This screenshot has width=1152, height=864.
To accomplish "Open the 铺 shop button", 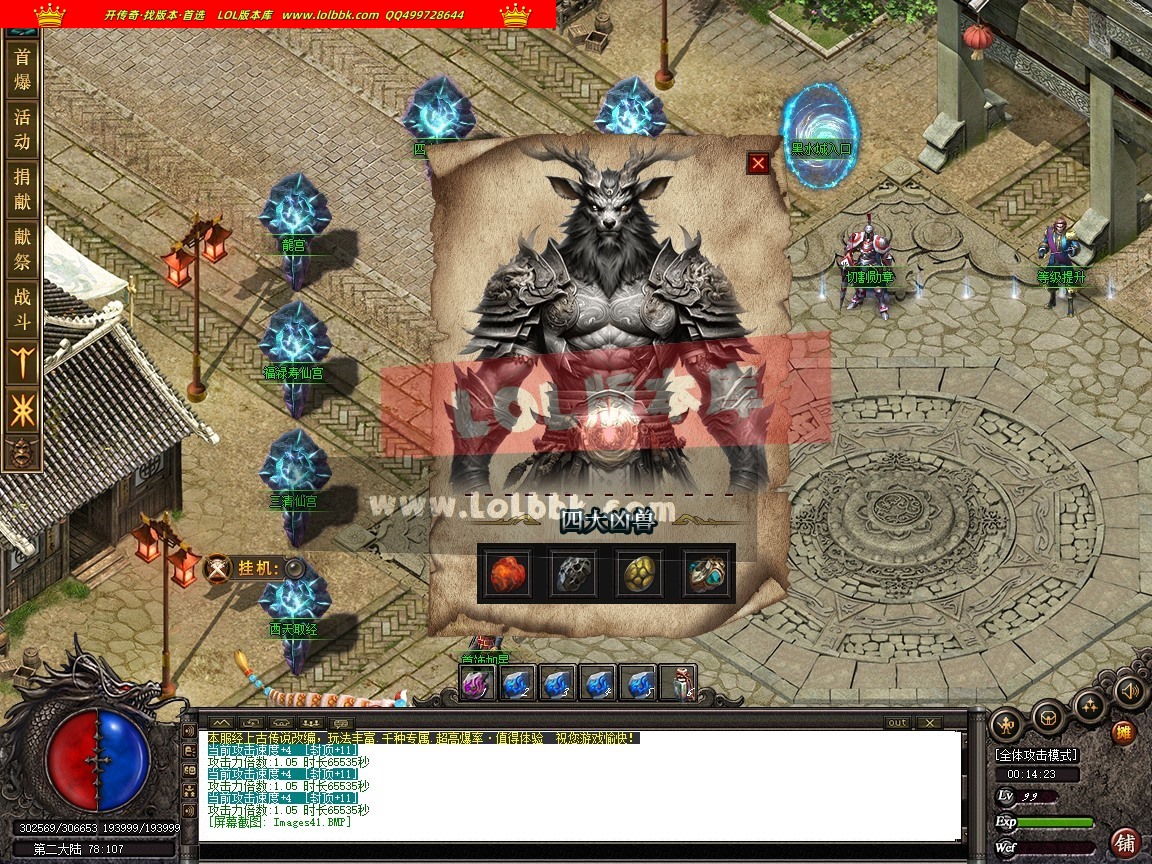I will pos(1126,842).
